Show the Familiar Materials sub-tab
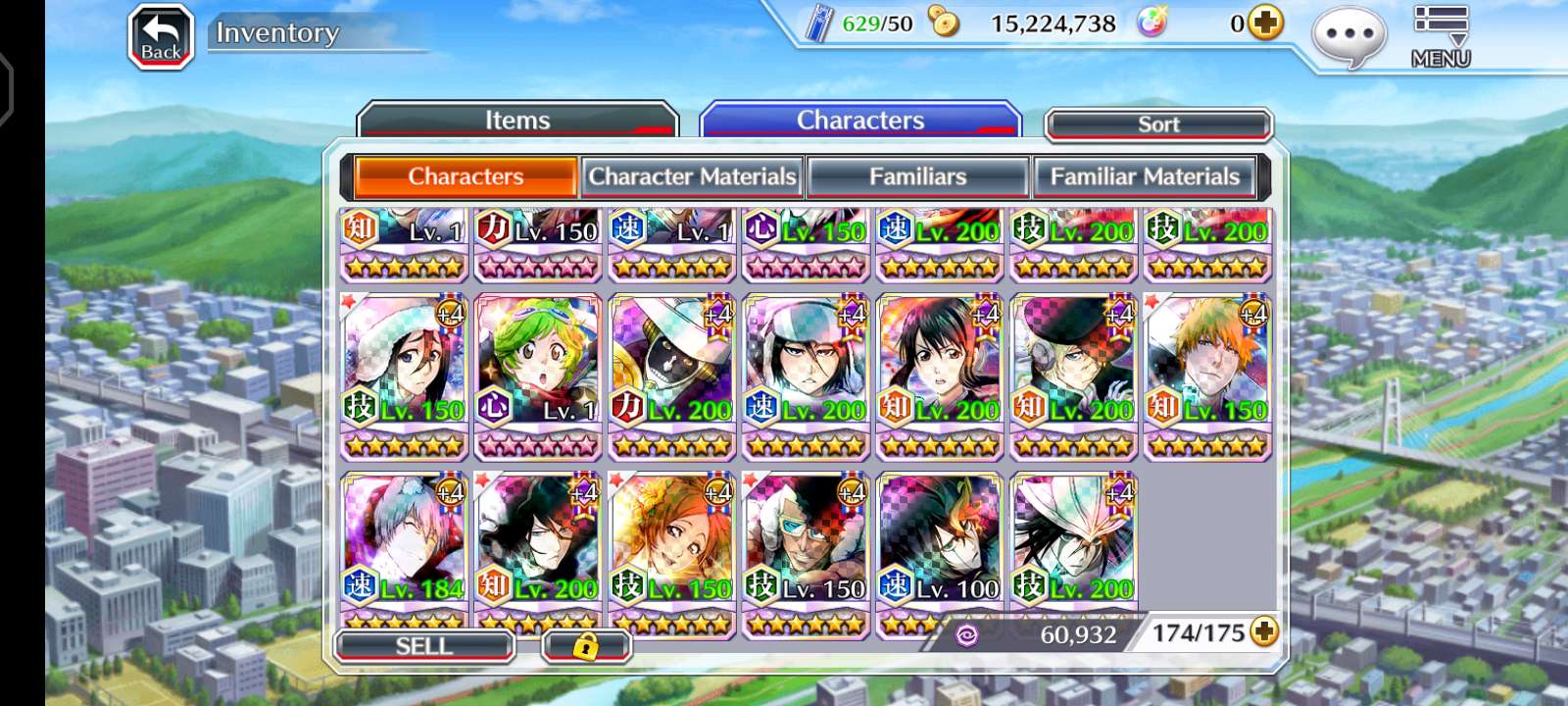Screen dimensions: 1568x706 1145,176
